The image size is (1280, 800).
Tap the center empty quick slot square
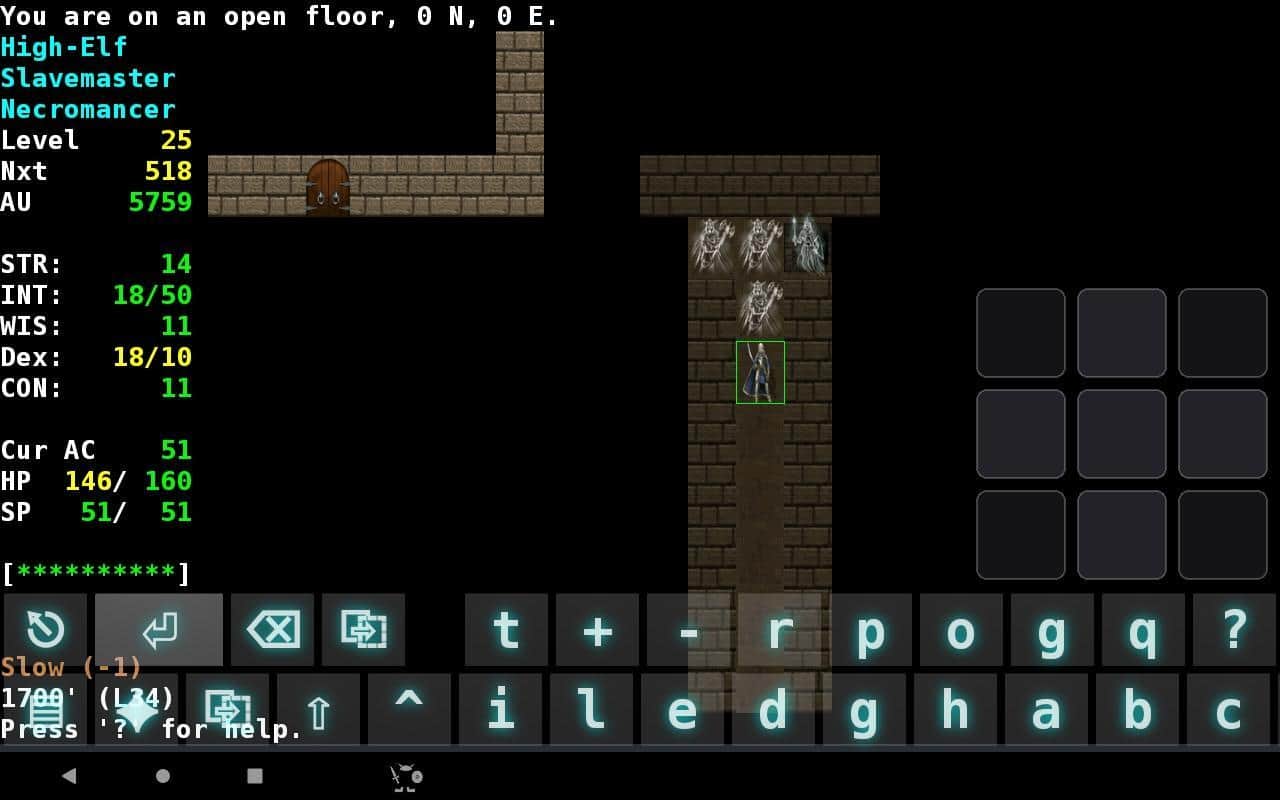tap(1122, 433)
